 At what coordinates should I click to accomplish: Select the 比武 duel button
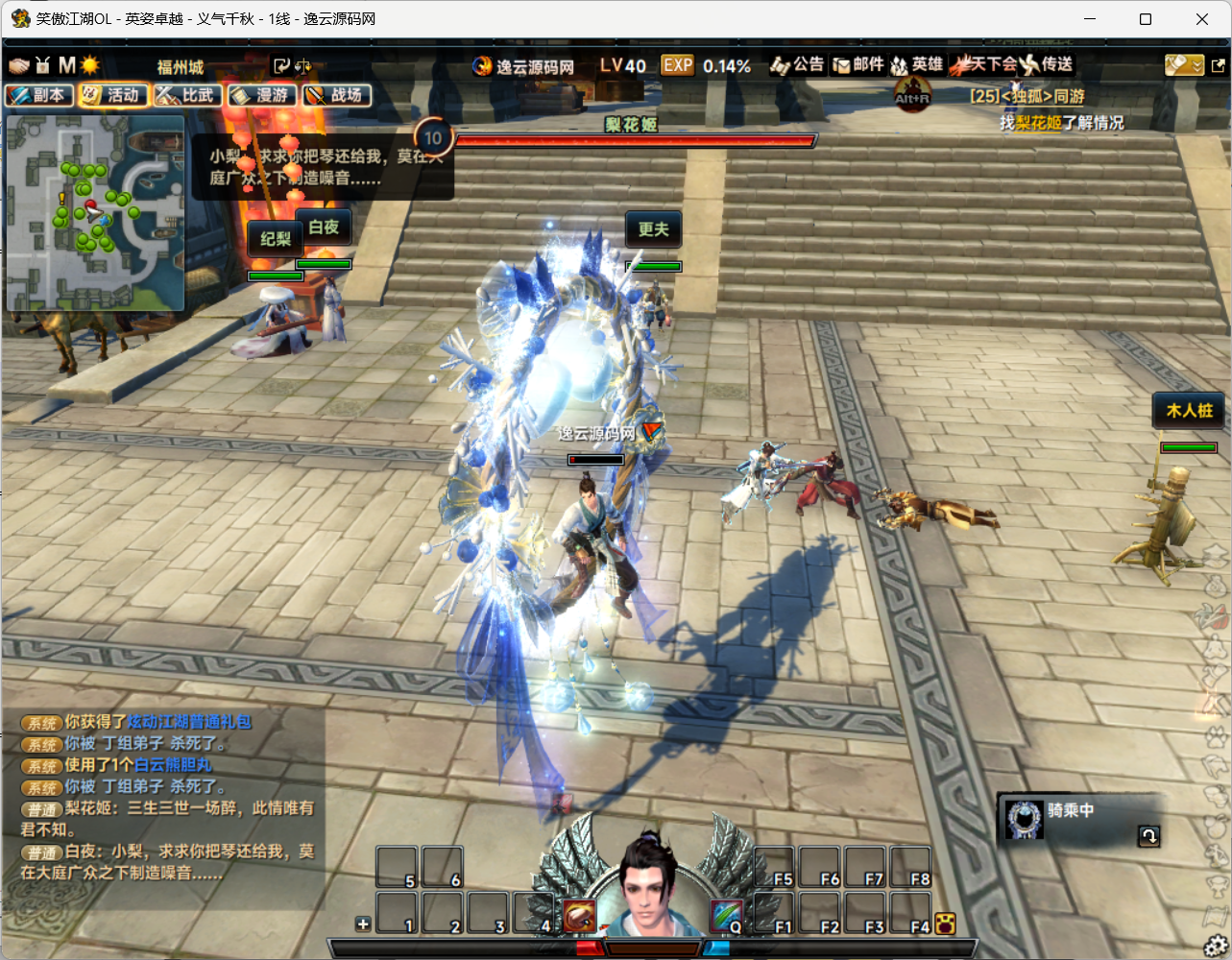(x=188, y=95)
